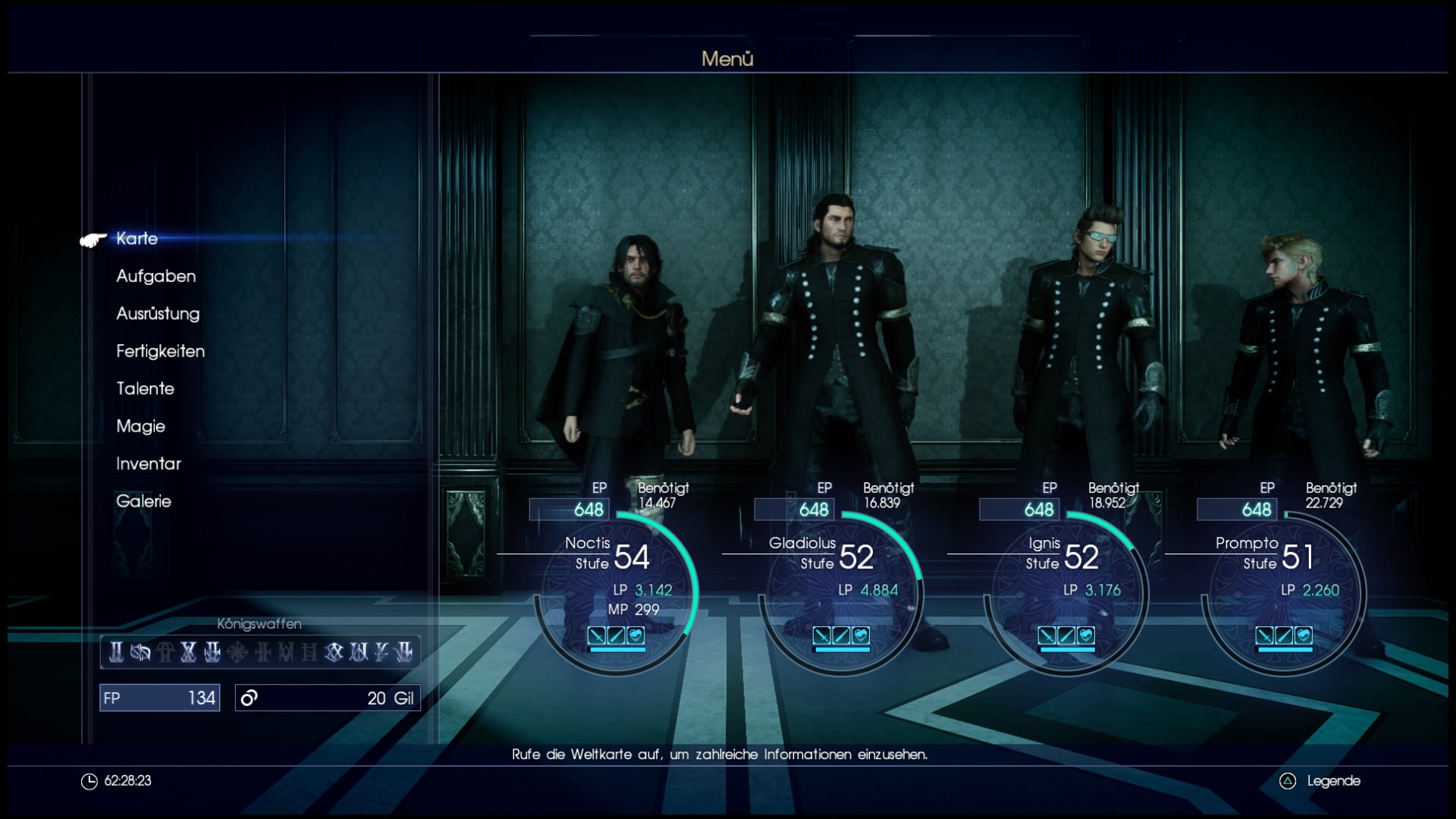Select the first Königswaffen royal arms icon
The height and width of the screenshot is (819, 1456).
(116, 652)
